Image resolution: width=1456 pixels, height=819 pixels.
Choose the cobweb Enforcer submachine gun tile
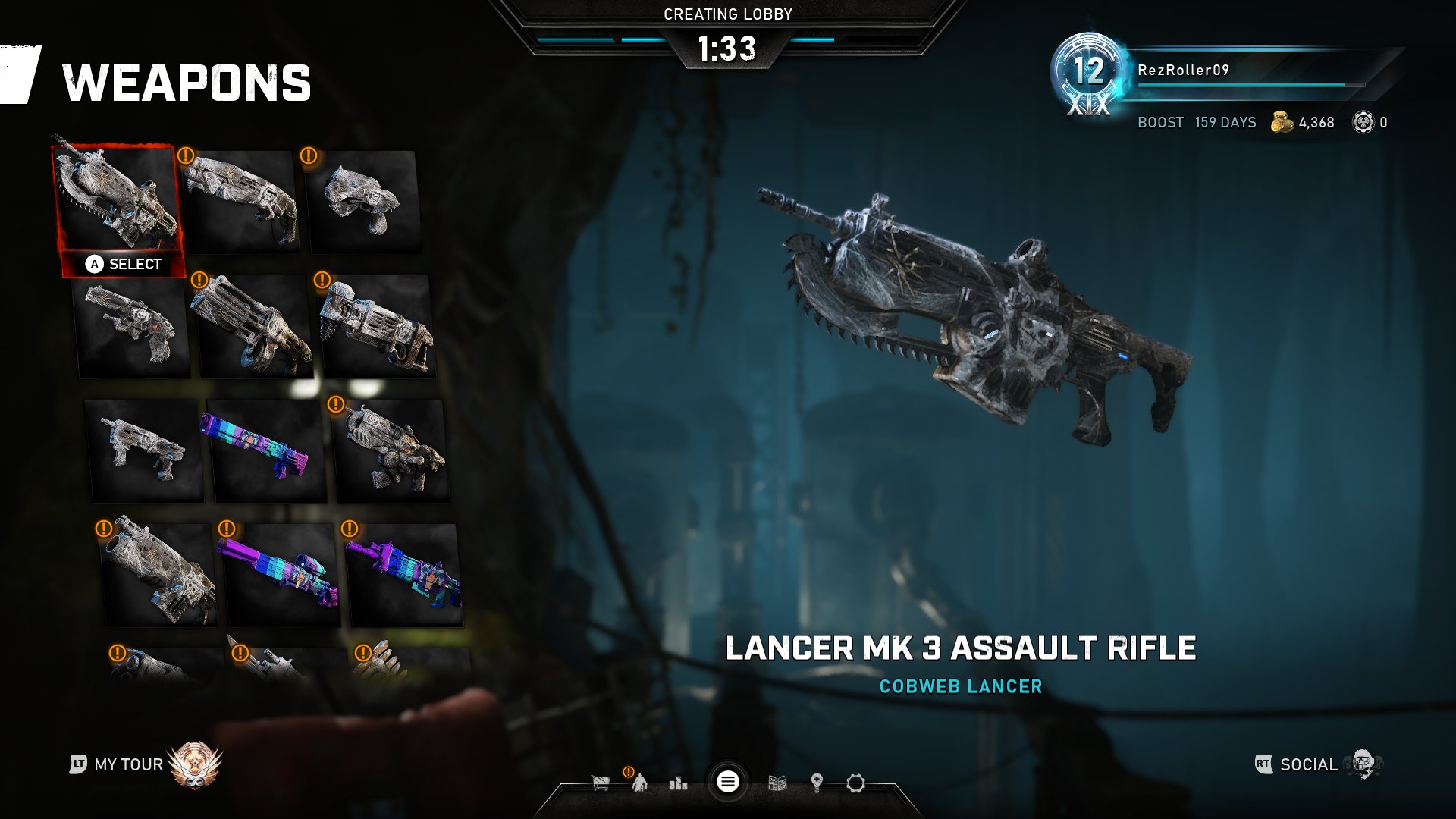tap(144, 450)
